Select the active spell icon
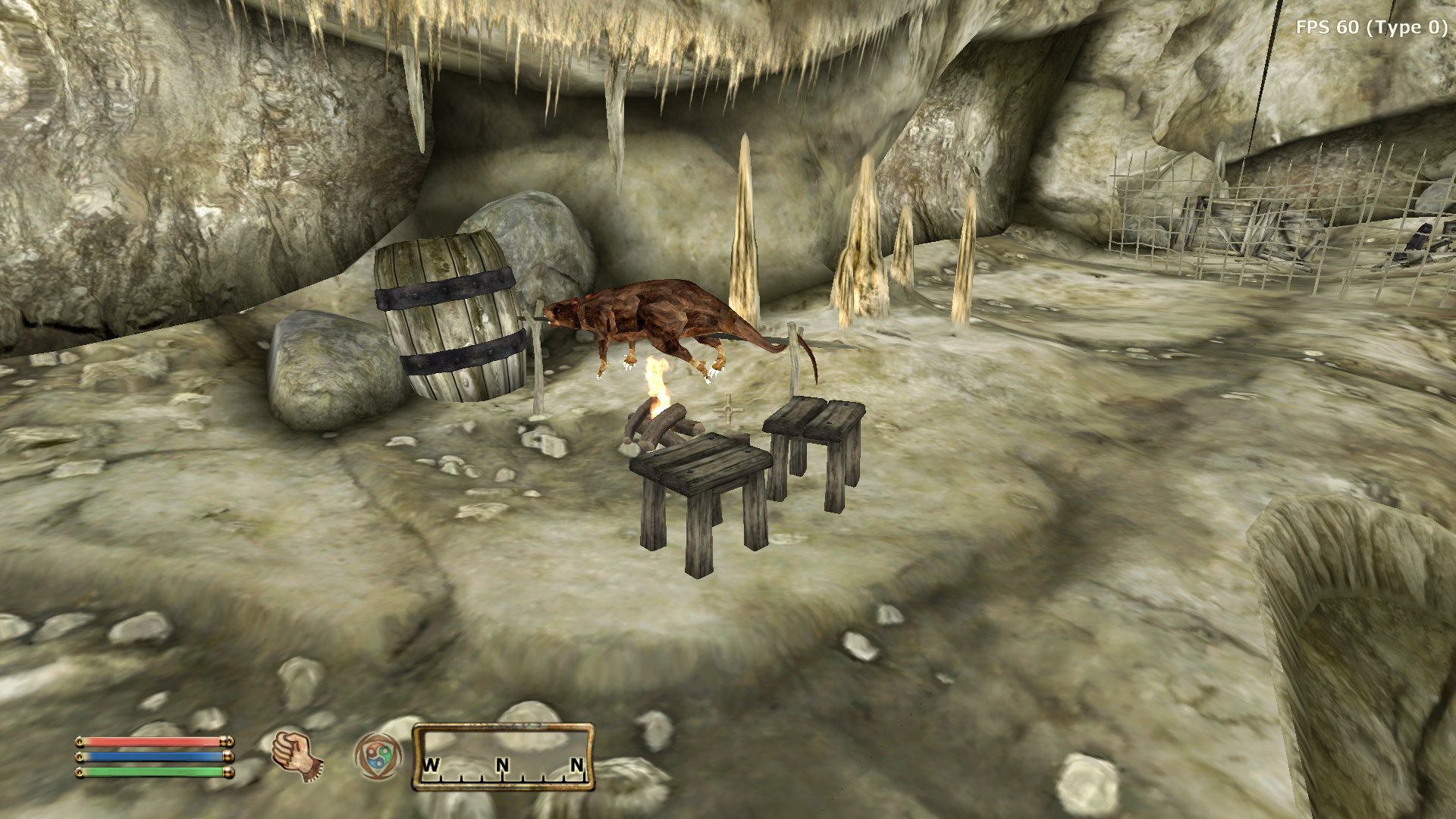 click(x=377, y=756)
